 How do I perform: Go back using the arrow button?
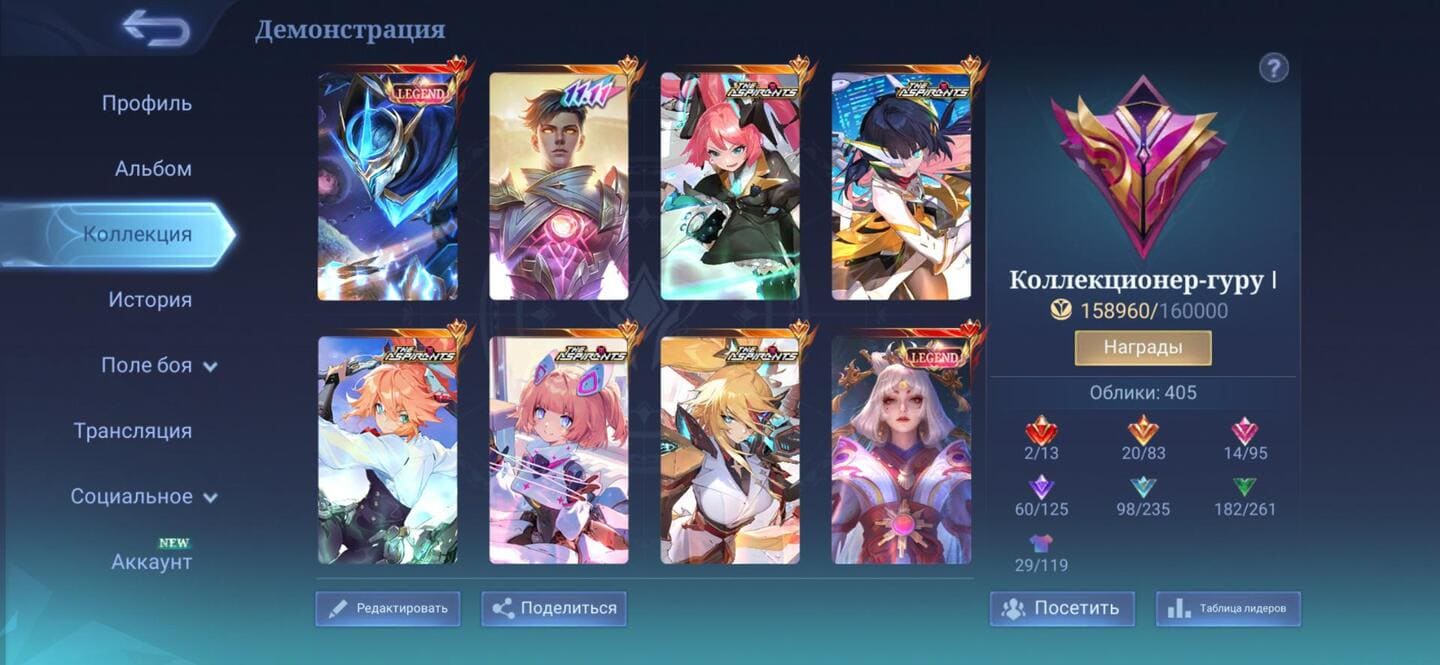point(156,28)
